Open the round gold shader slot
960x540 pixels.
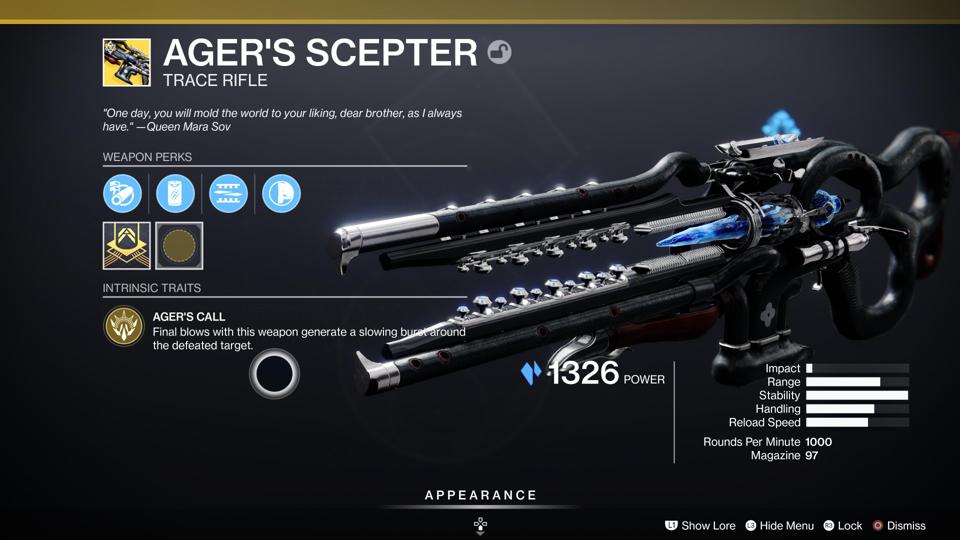click(180, 246)
